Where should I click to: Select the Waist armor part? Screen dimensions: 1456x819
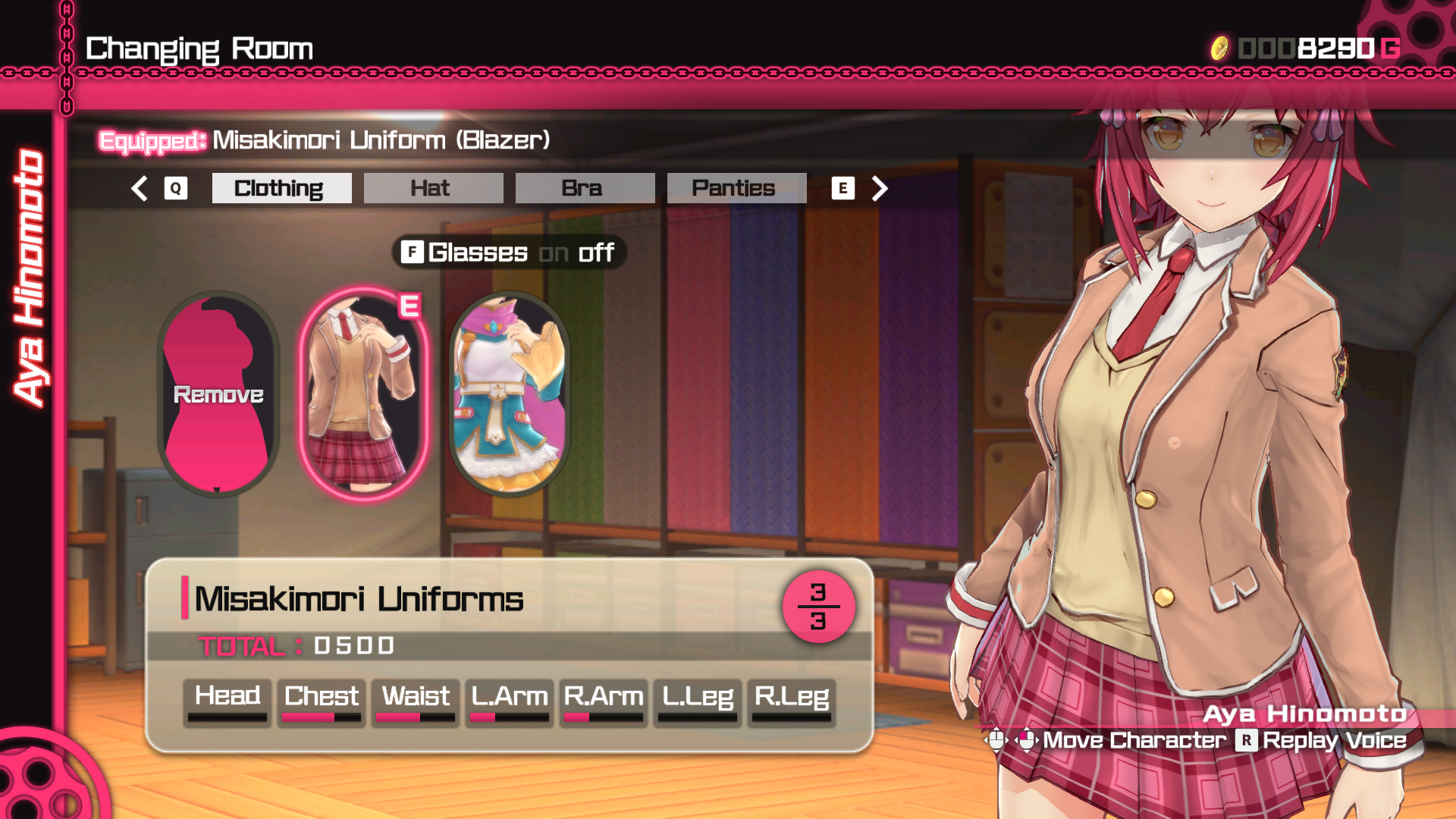pos(416,702)
